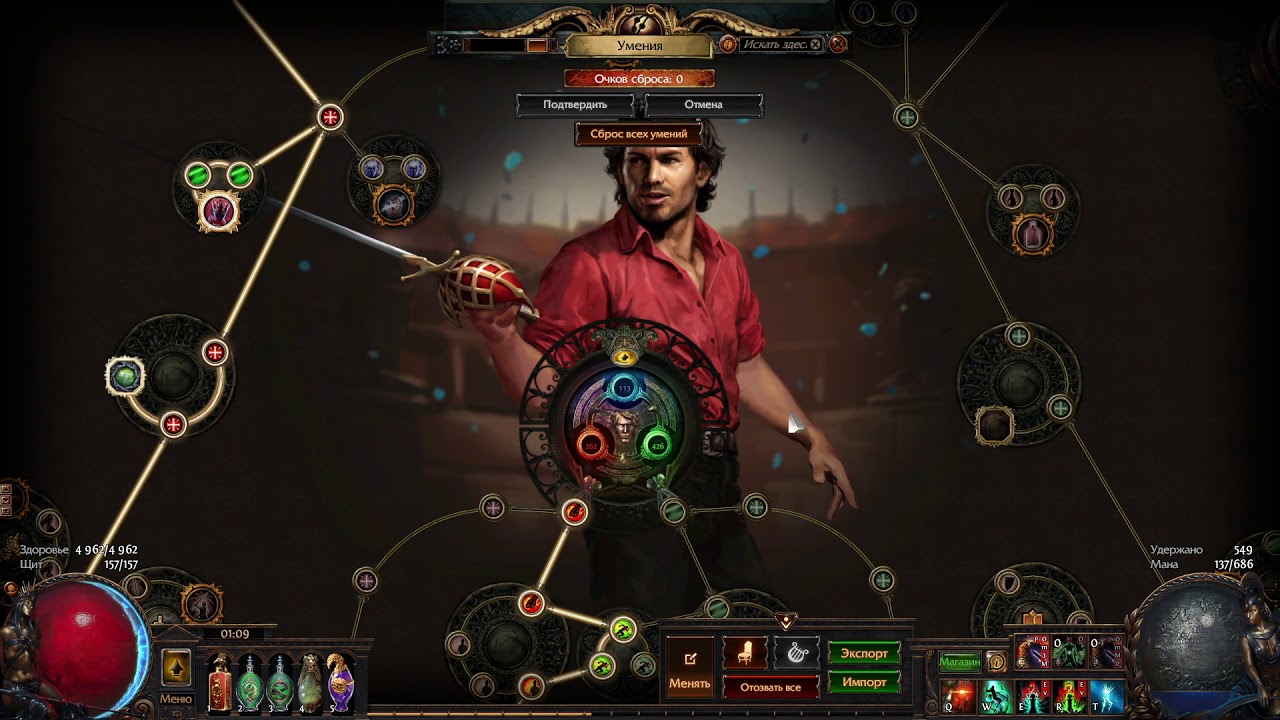Image resolution: width=1280 pixels, height=720 pixels.
Task: Open the Меню button
Action: (175, 699)
